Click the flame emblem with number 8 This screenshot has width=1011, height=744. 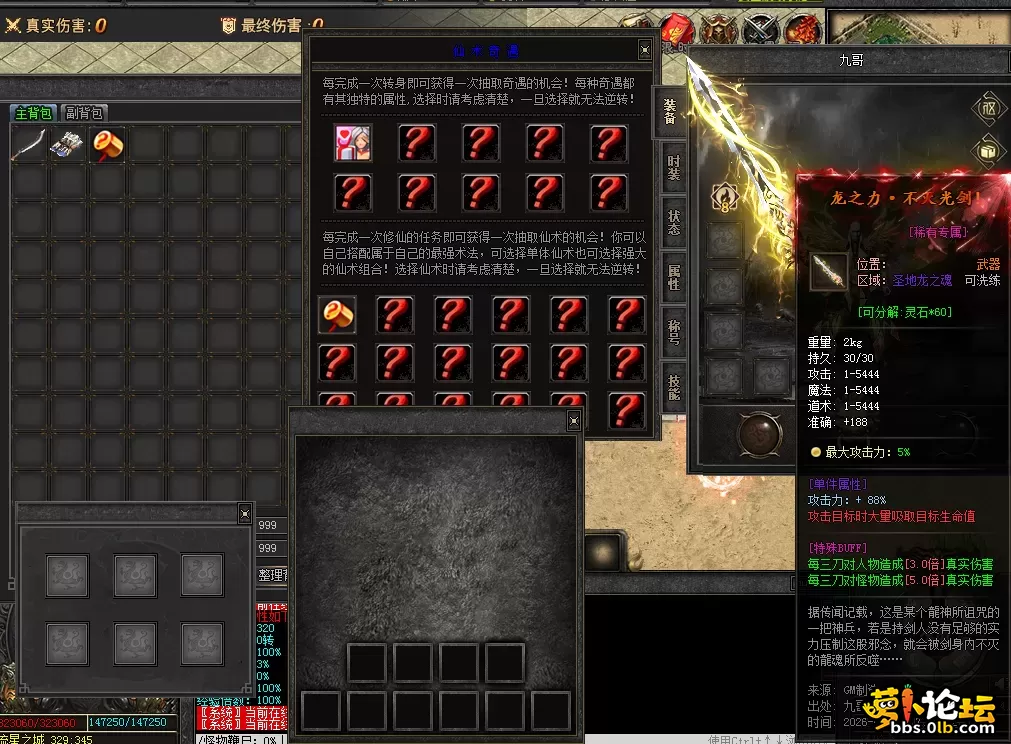(x=723, y=197)
